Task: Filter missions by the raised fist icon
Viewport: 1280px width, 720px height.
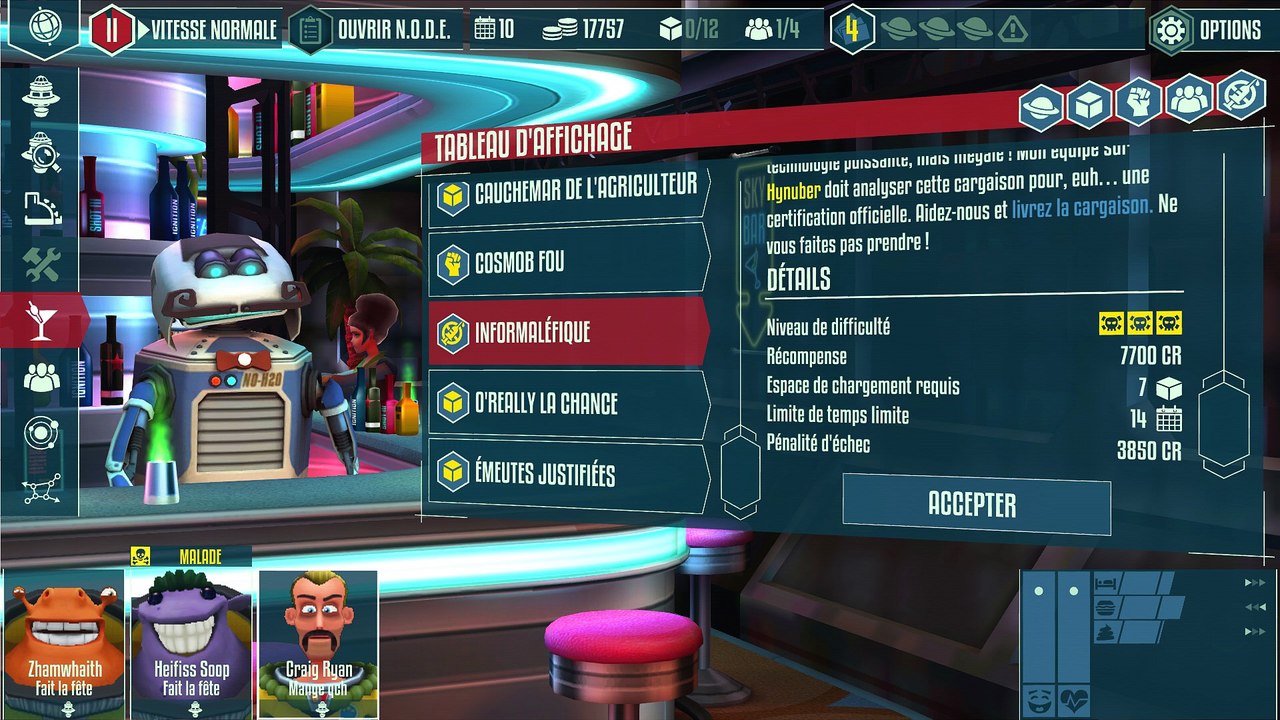Action: click(x=1139, y=101)
